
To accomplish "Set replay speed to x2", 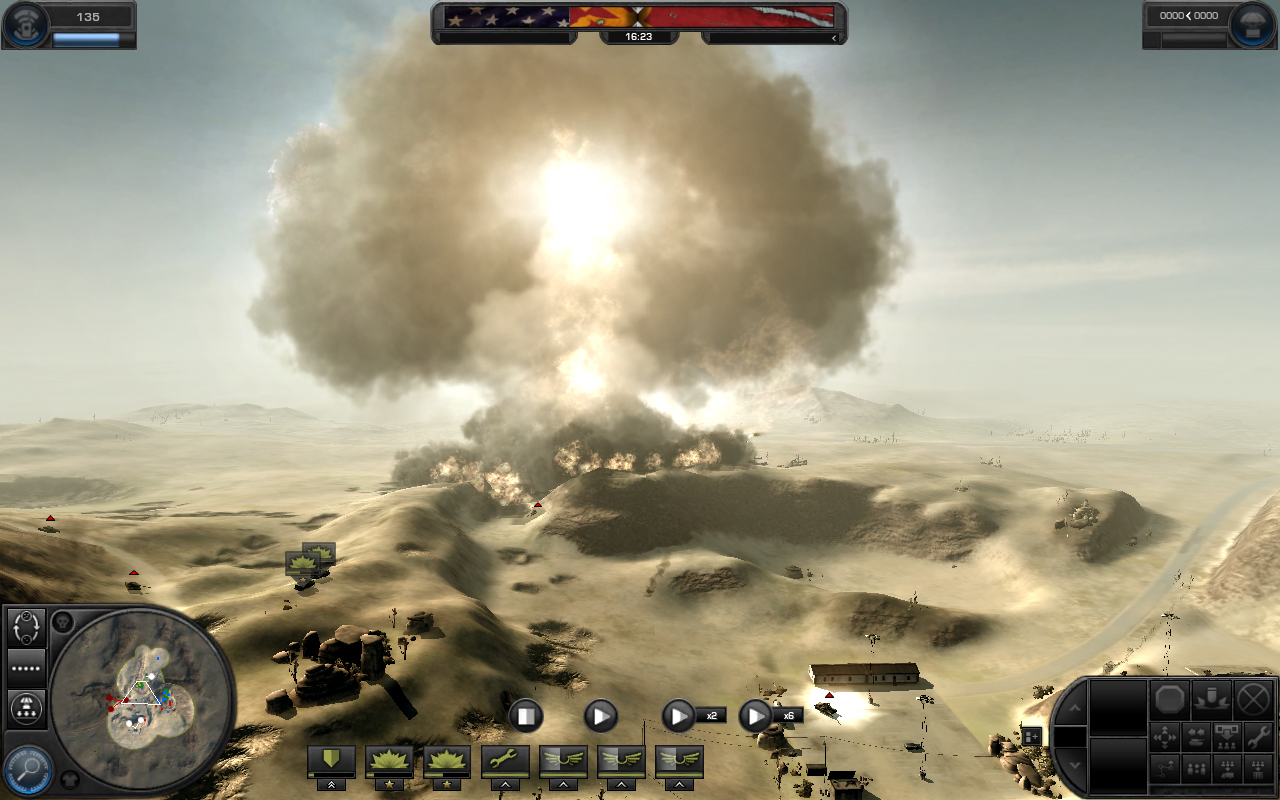I will coord(679,715).
